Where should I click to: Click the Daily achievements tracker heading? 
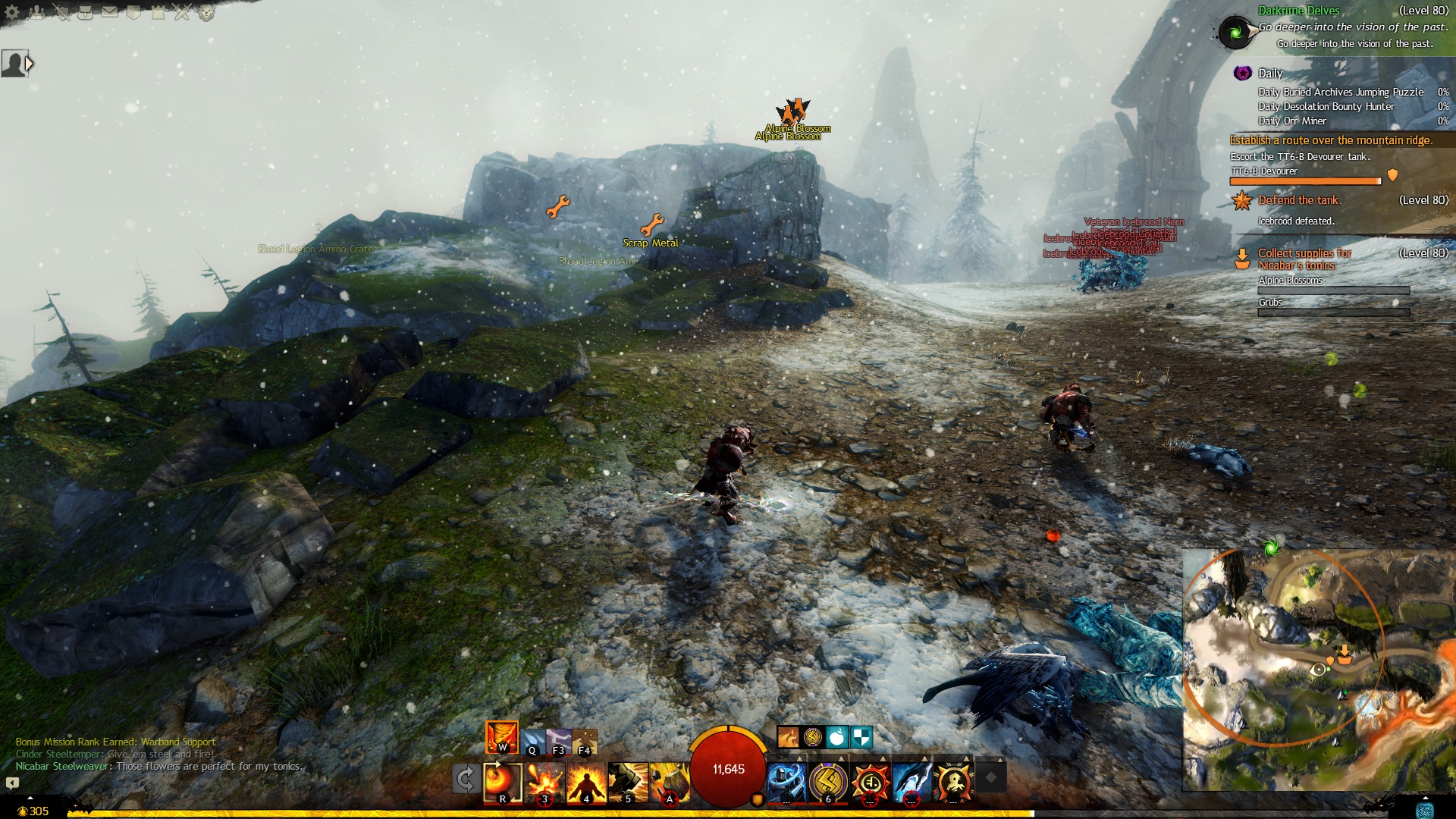click(x=1270, y=74)
